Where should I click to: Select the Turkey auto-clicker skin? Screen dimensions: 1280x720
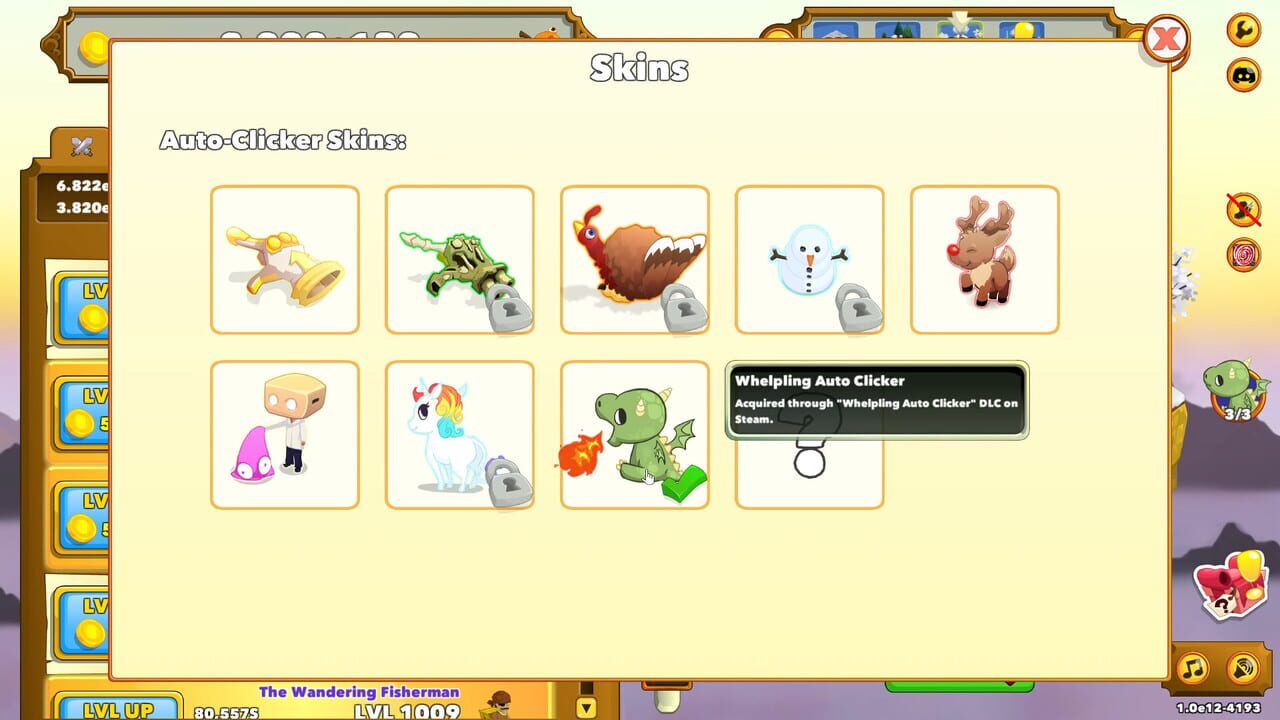click(x=635, y=258)
